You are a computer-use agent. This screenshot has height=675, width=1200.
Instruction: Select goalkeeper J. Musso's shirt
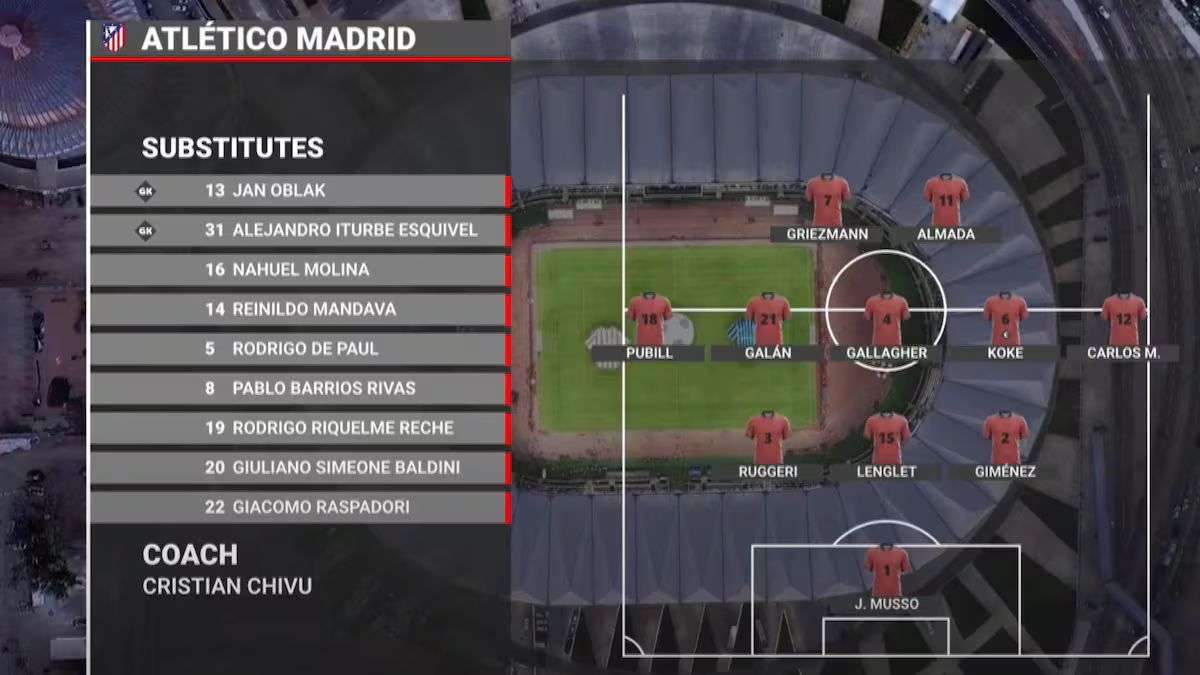[886, 569]
